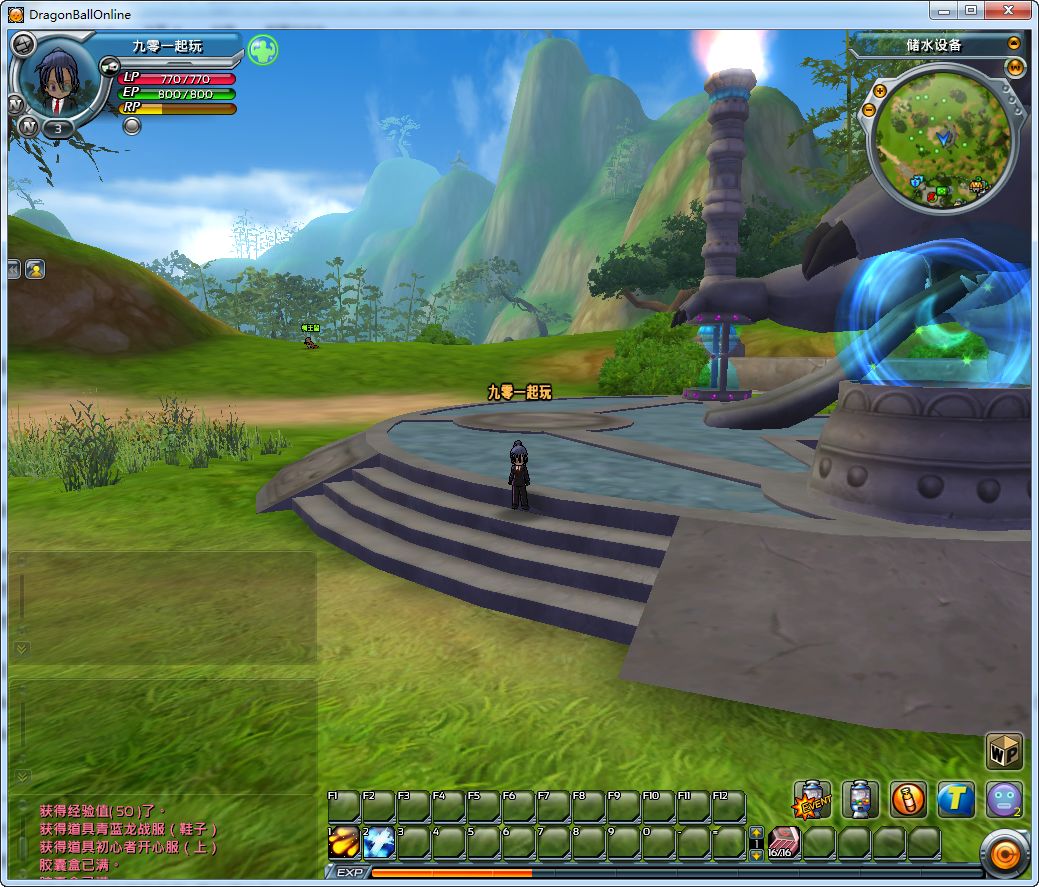
Task: Expand the panel with the double-arrow button
Action: pos(13,269)
